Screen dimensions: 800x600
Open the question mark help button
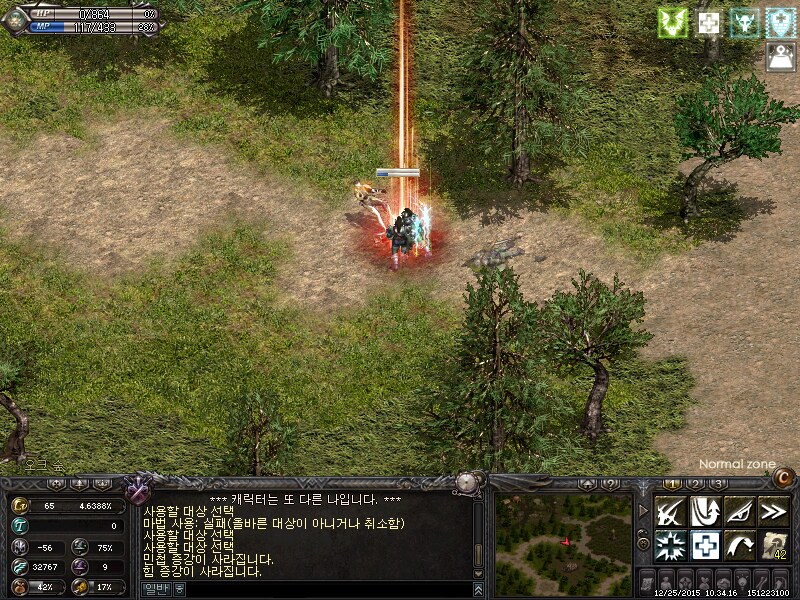click(x=612, y=484)
